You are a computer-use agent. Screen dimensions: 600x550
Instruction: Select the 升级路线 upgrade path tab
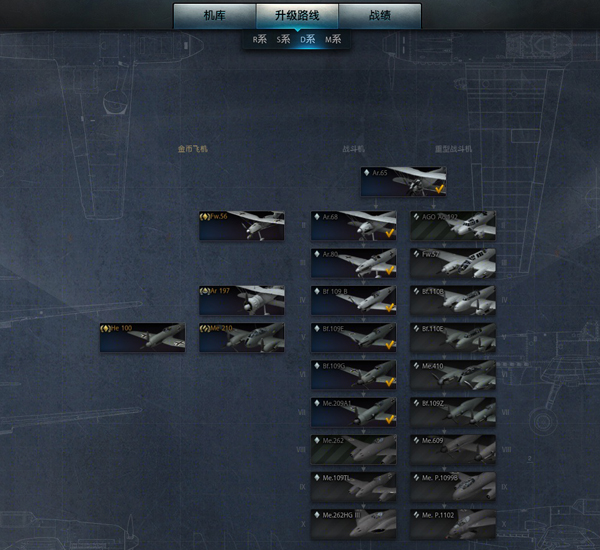coord(297,16)
